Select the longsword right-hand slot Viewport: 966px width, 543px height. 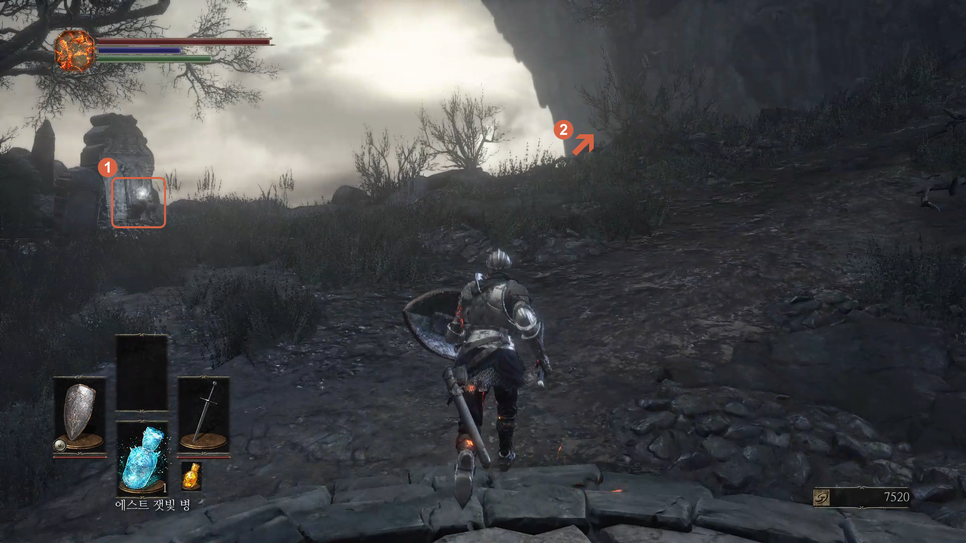point(203,415)
